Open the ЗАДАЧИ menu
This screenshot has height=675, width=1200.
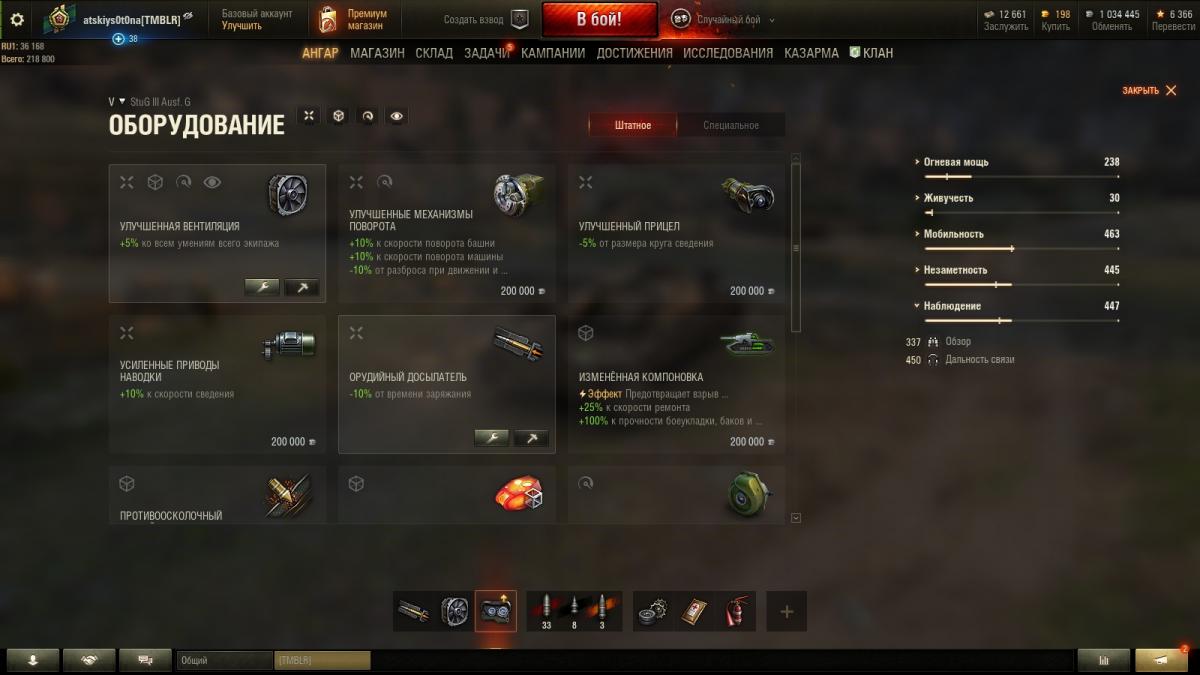pyautogui.click(x=486, y=53)
